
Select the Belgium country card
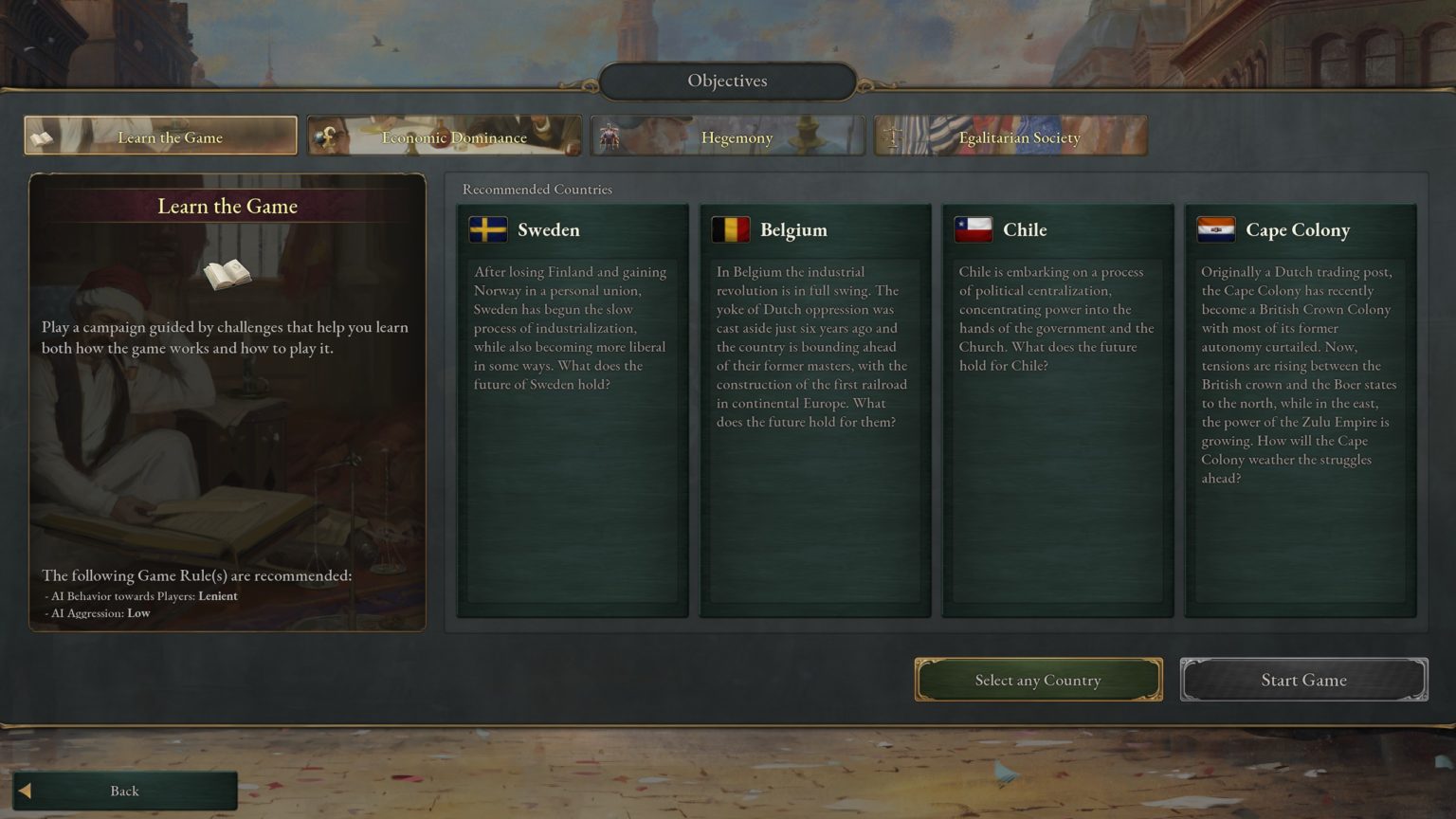815,409
